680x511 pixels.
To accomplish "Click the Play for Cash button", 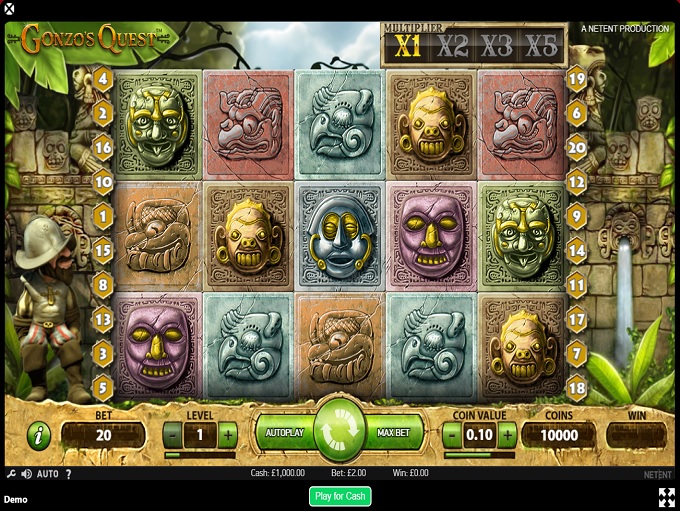I will point(340,496).
